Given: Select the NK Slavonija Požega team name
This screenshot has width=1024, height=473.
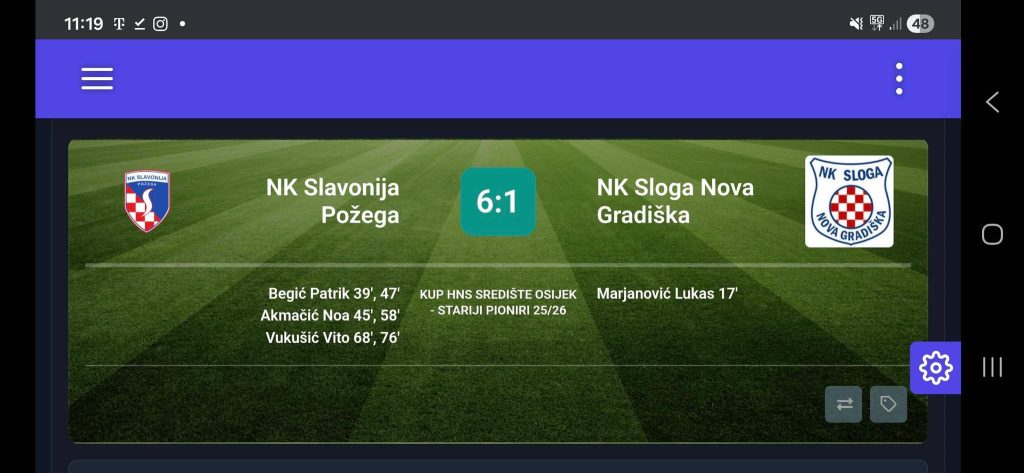Looking at the screenshot, I should (x=332, y=201).
